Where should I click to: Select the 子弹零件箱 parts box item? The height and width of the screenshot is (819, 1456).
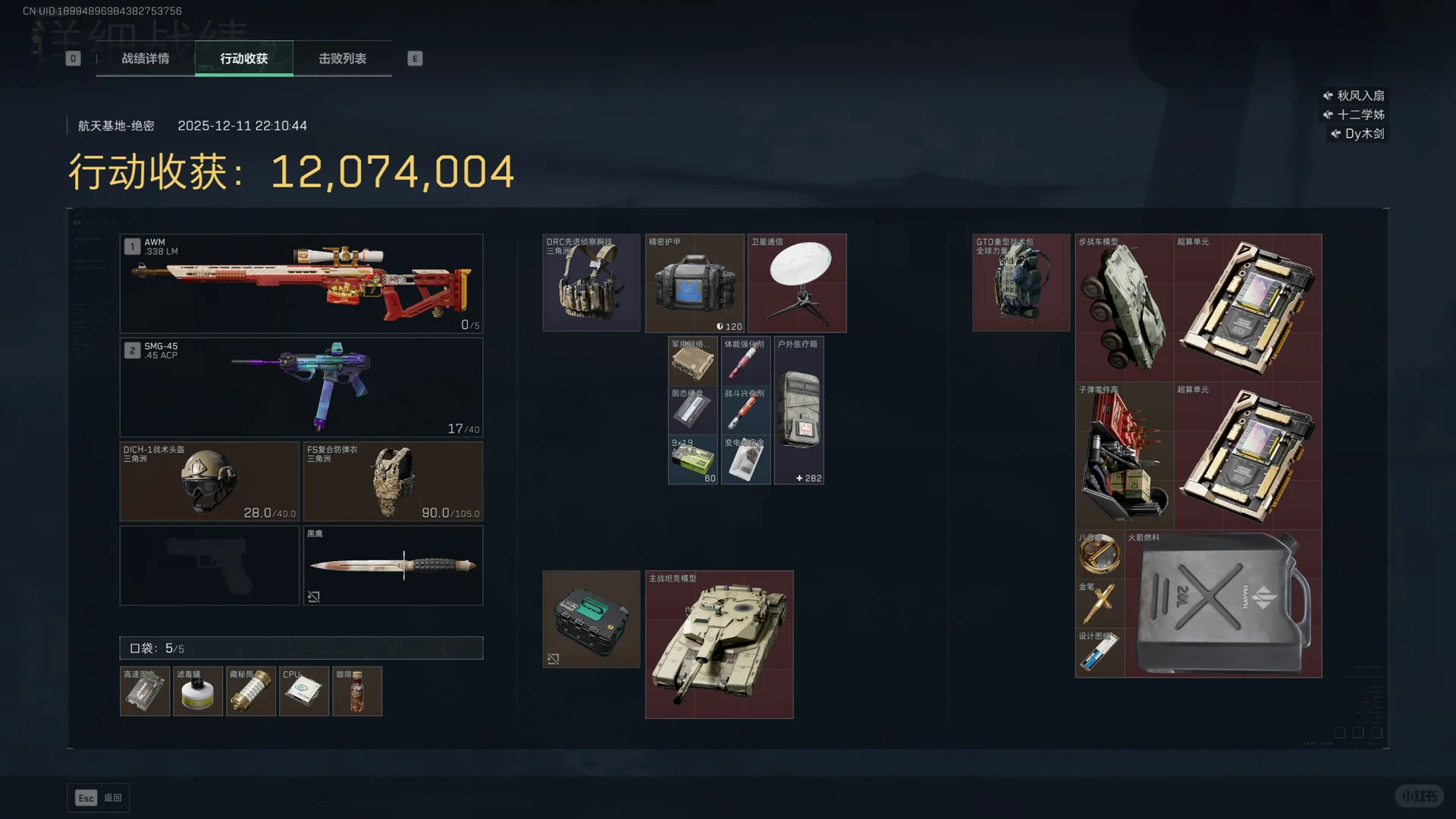[1125, 455]
